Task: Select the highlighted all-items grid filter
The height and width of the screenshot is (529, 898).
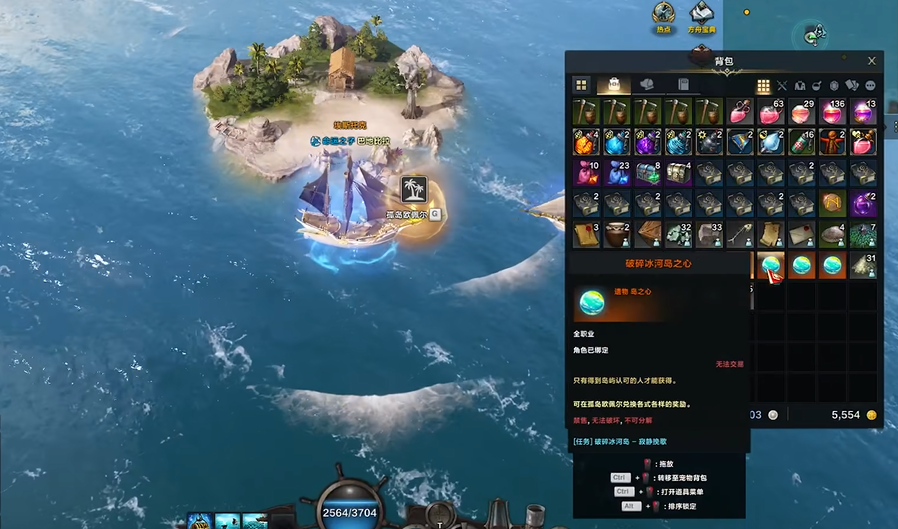Action: (763, 86)
